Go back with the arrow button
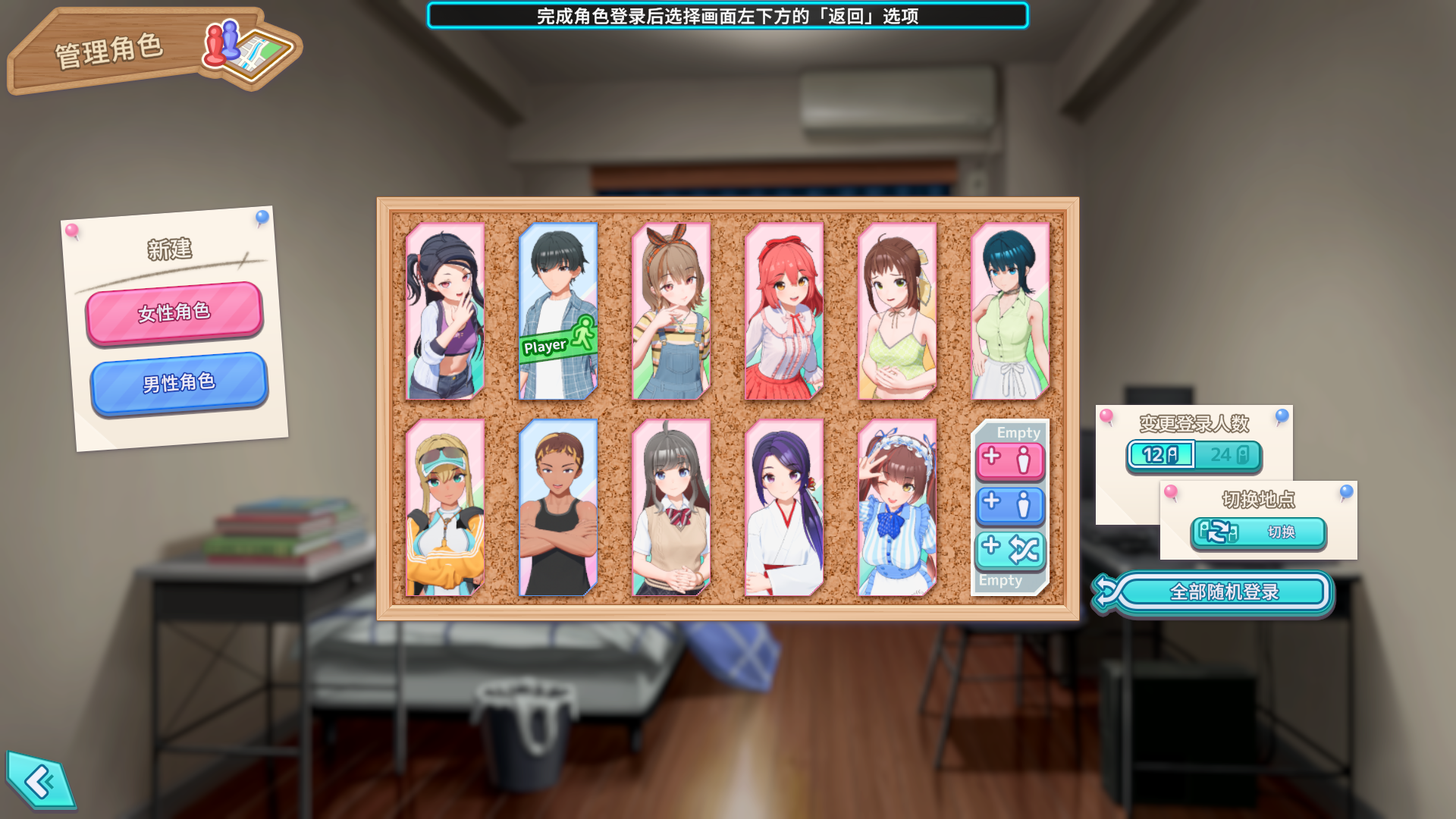This screenshot has width=1456, height=819. pos(40,781)
